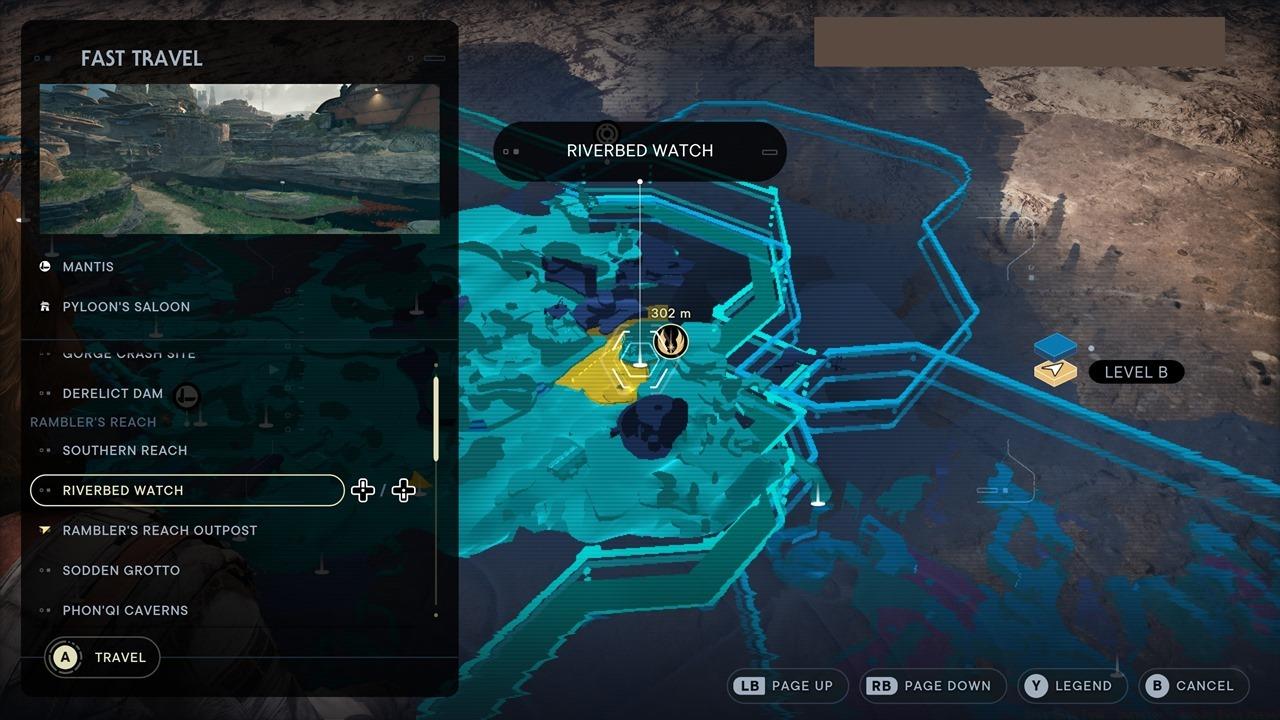Toggle the dash switch on the Riverbed Watch banner
The width and height of the screenshot is (1280, 720).
tap(769, 151)
